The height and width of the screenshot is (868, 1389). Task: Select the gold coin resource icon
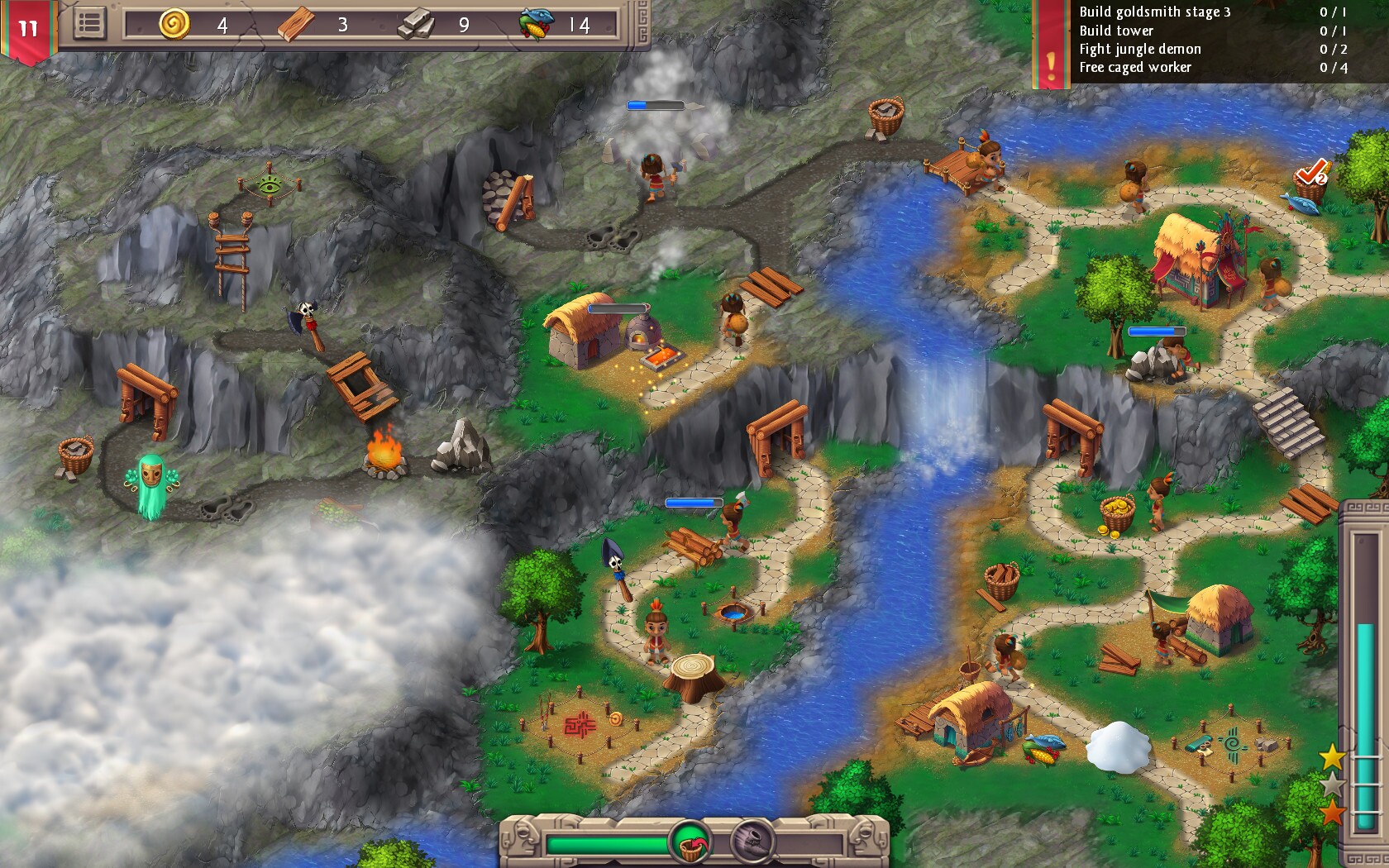click(175, 26)
